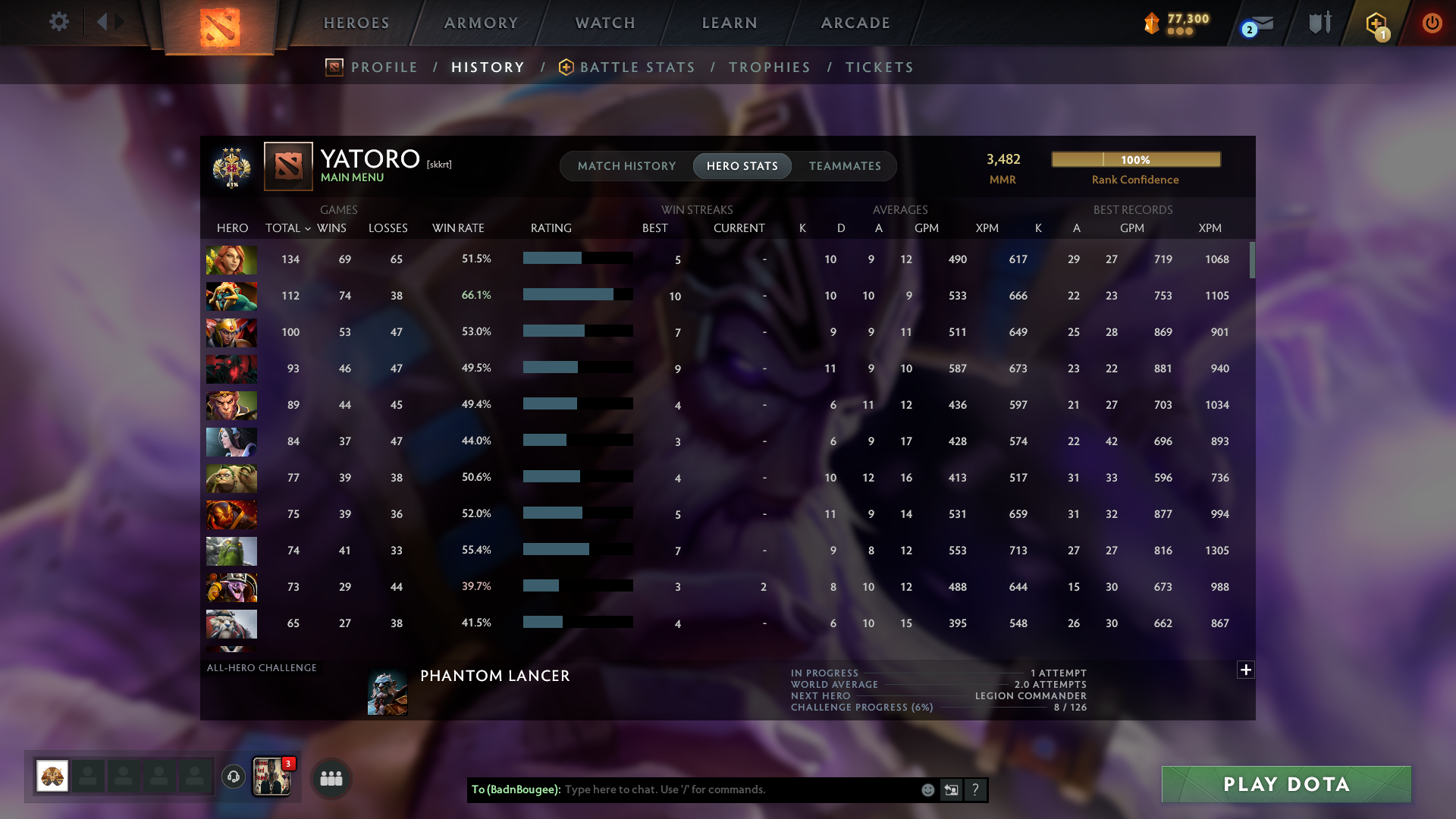The image size is (1456, 819).
Task: Click the orange power exit icon
Action: (1432, 23)
